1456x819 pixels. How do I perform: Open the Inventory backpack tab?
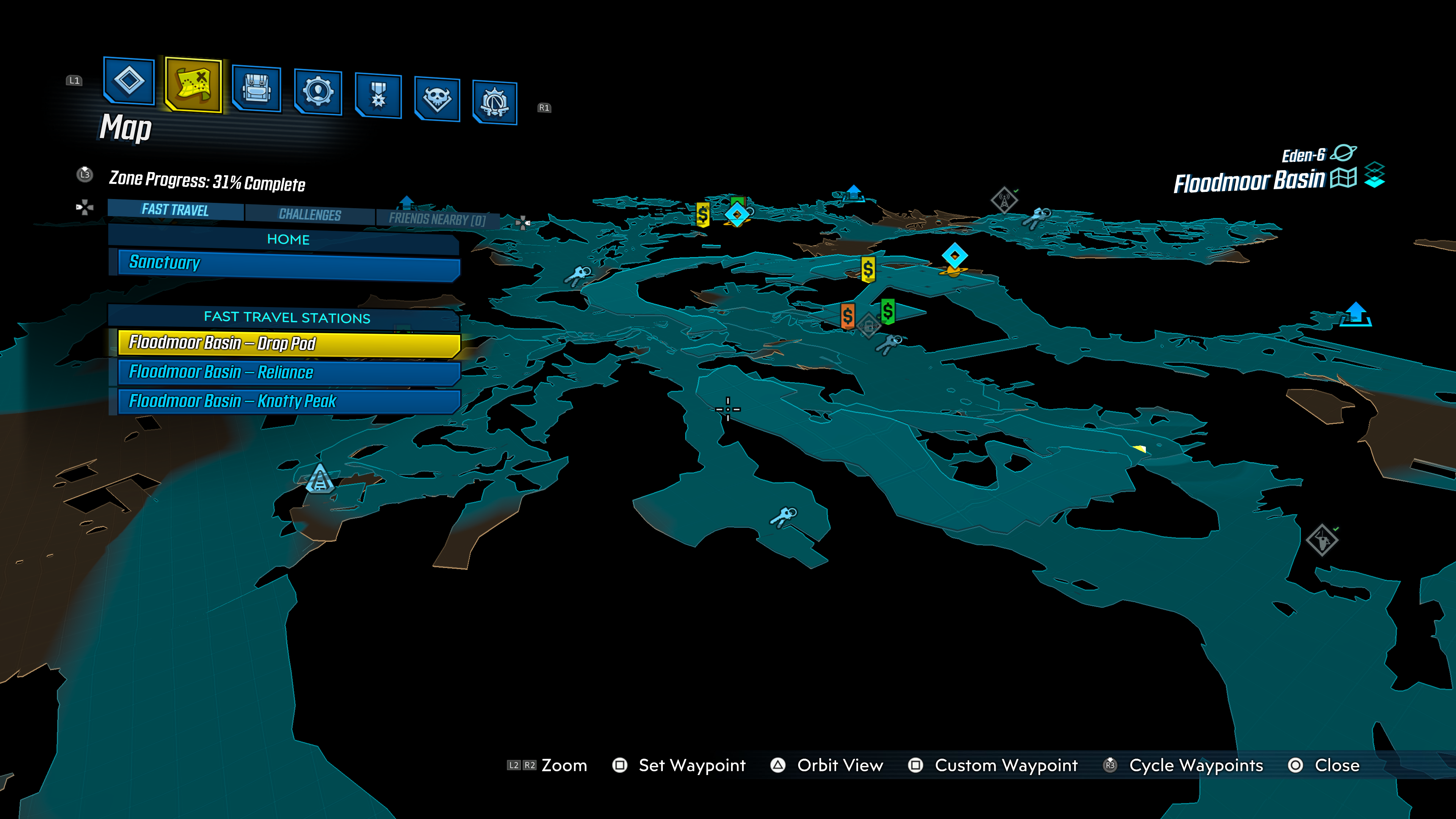(257, 89)
